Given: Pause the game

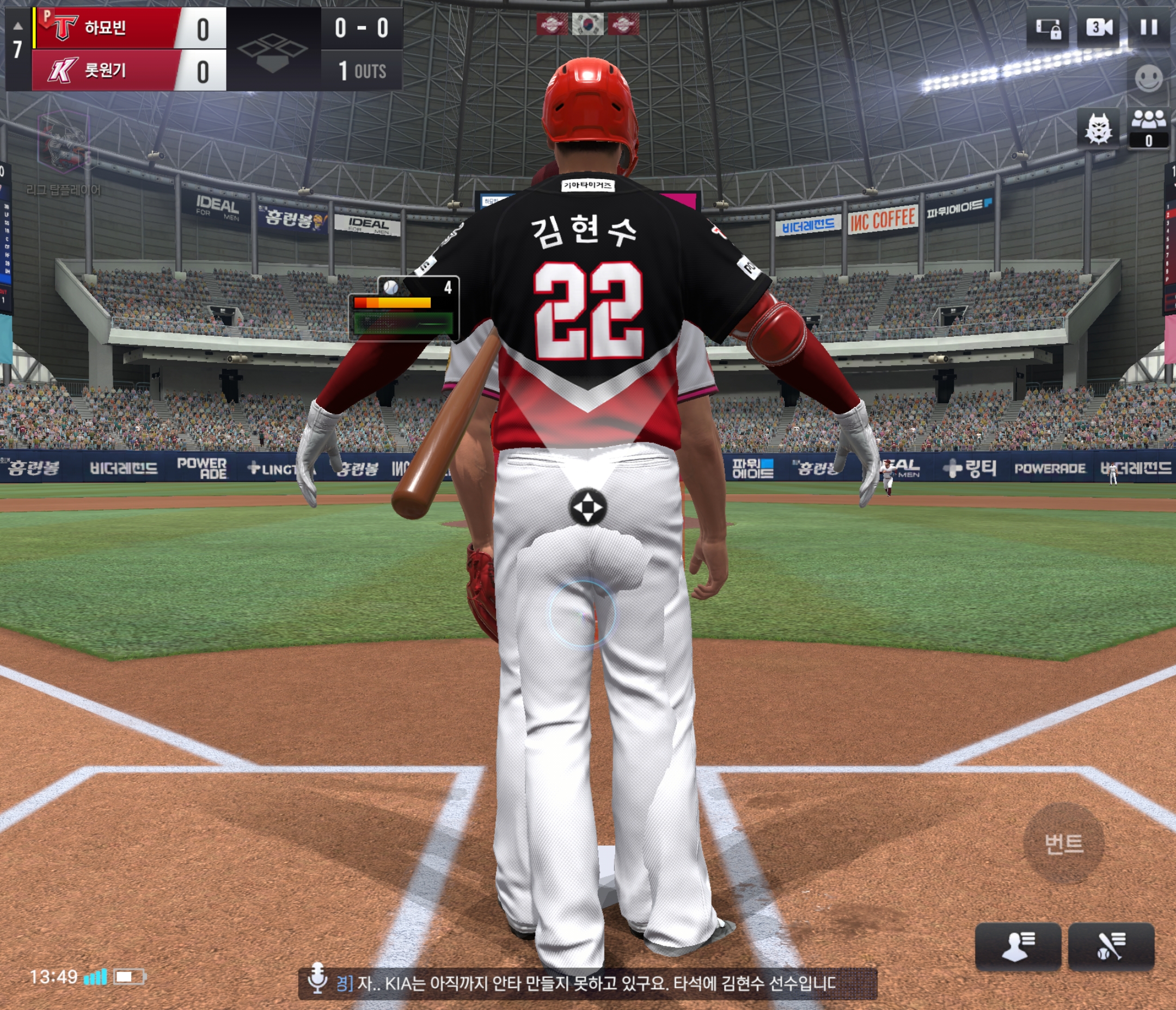Looking at the screenshot, I should point(1148,28).
